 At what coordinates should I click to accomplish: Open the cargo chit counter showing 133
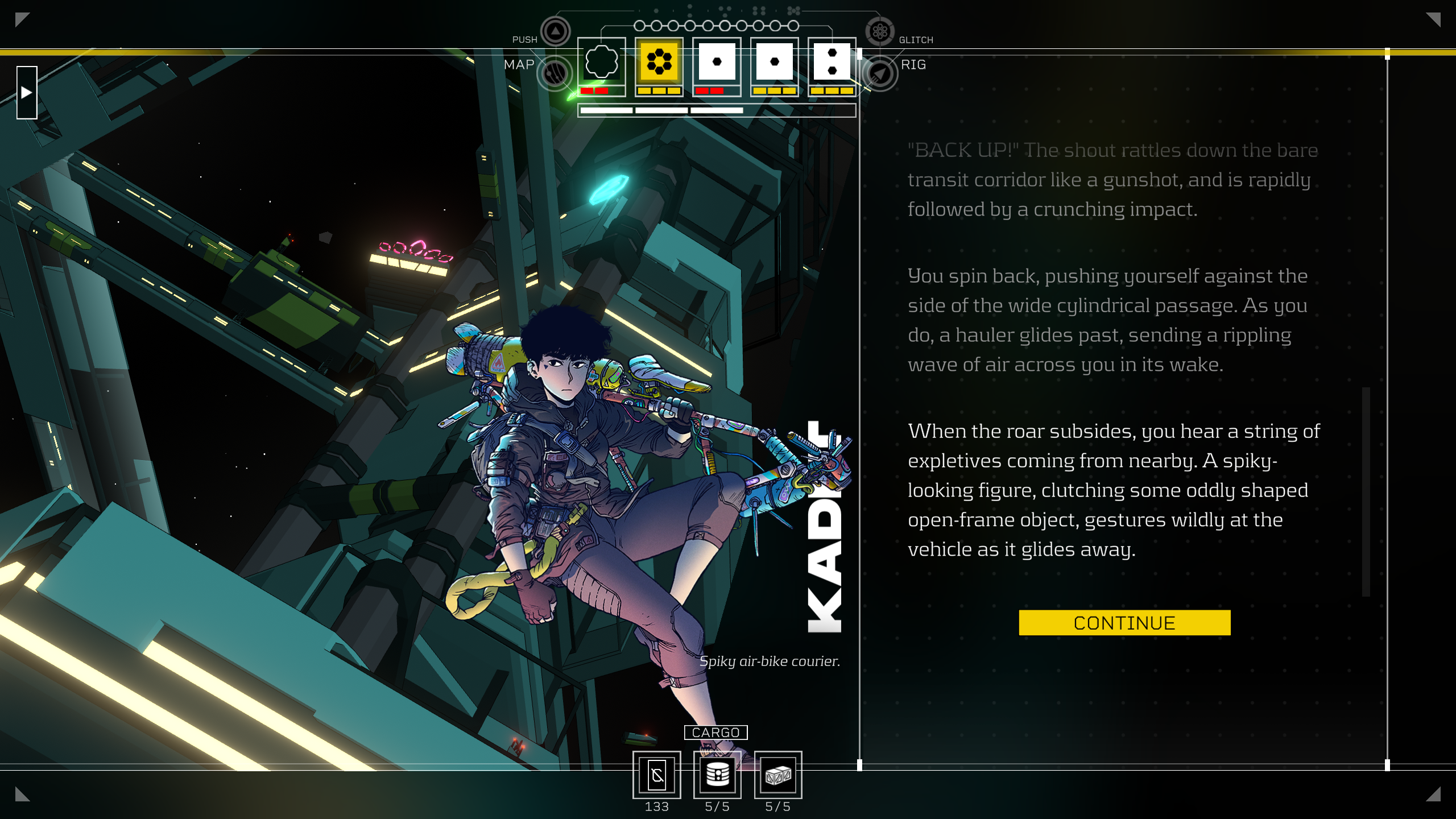(x=657, y=775)
